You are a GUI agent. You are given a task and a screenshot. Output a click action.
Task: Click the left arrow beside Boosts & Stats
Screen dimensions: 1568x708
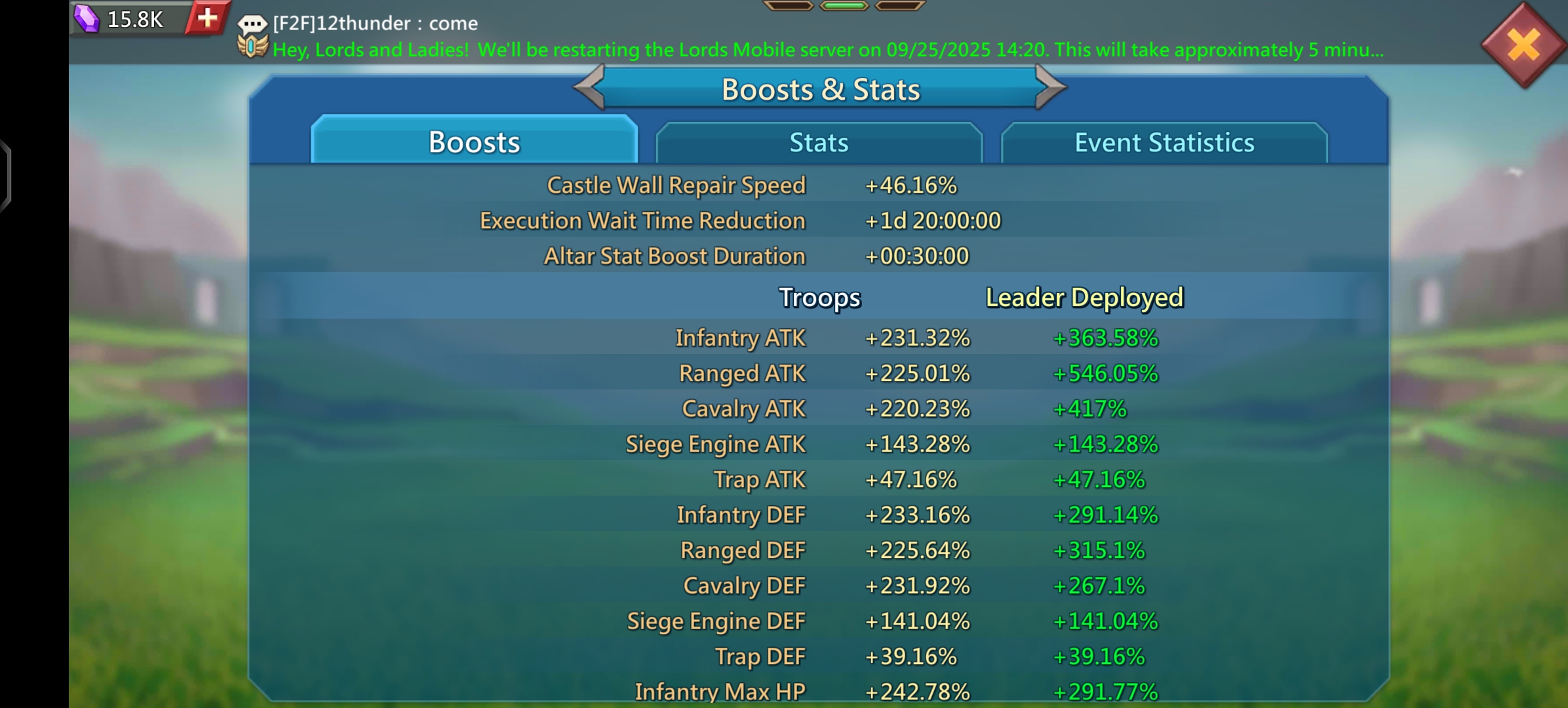tap(589, 87)
